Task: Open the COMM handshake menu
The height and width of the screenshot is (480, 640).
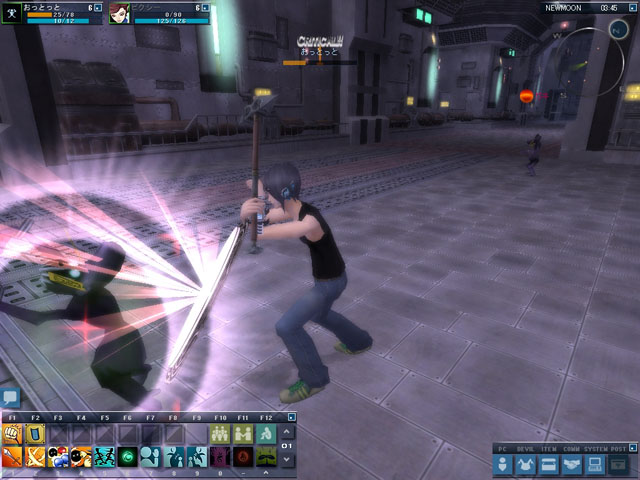Action: click(572, 465)
